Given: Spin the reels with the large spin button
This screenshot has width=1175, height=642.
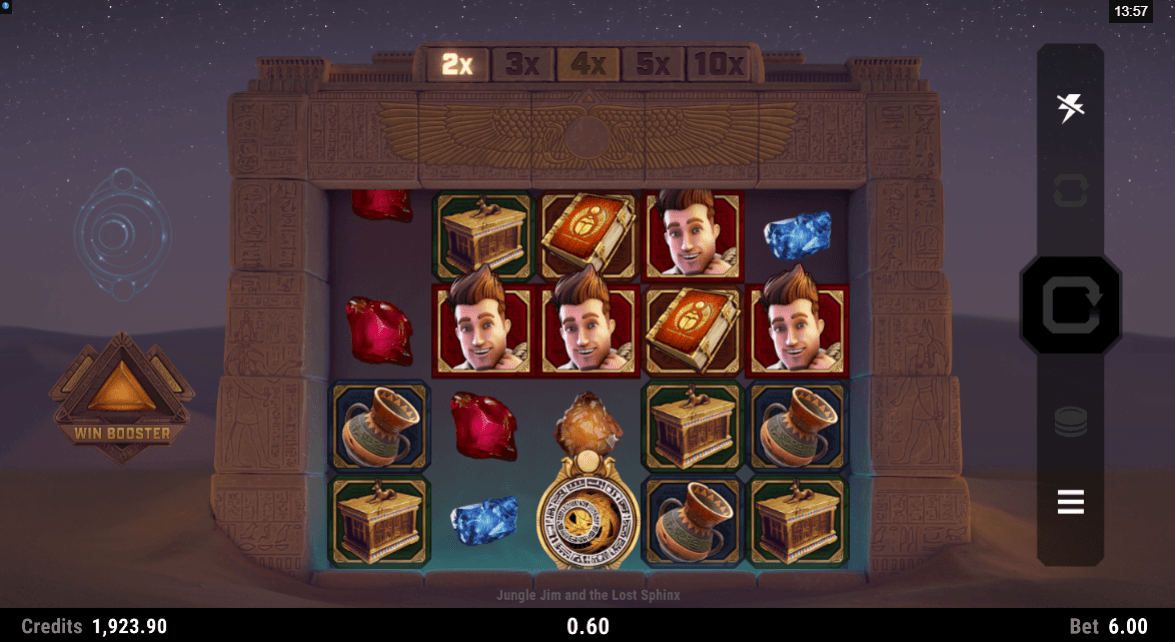Looking at the screenshot, I should pyautogui.click(x=1070, y=305).
